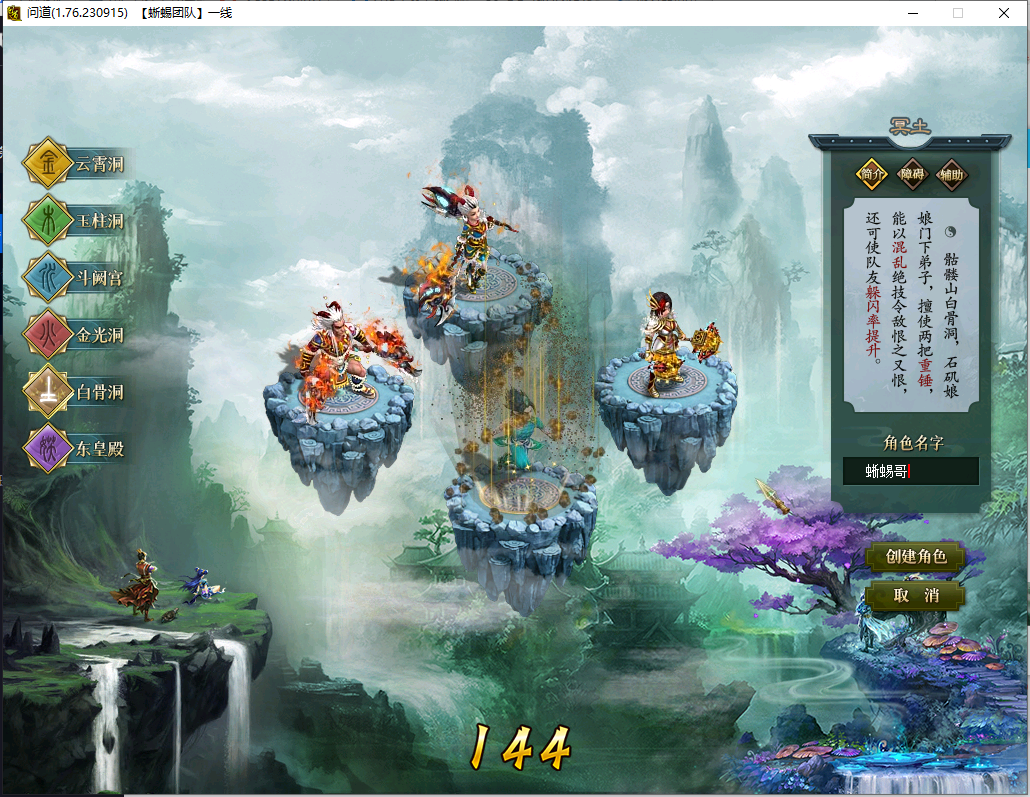Pick the 斗阙宫 water sect
This screenshot has width=1030, height=797.
(78, 278)
